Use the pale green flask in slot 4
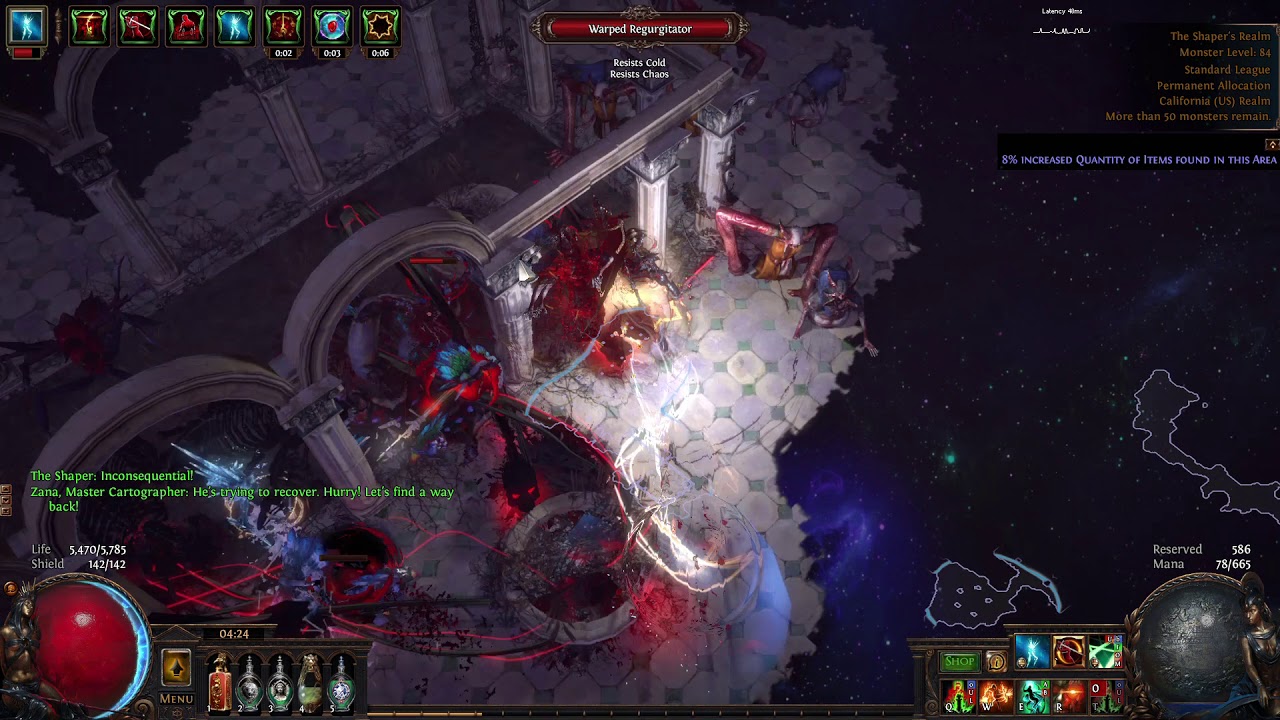Viewport: 1280px width, 720px height. point(311,684)
